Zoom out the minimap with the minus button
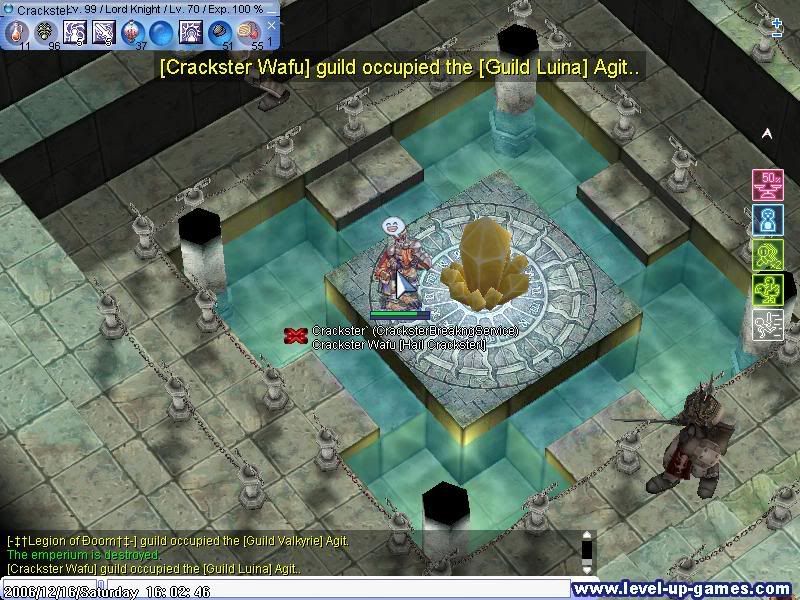Viewport: 800px width, 600px height. 777,34
